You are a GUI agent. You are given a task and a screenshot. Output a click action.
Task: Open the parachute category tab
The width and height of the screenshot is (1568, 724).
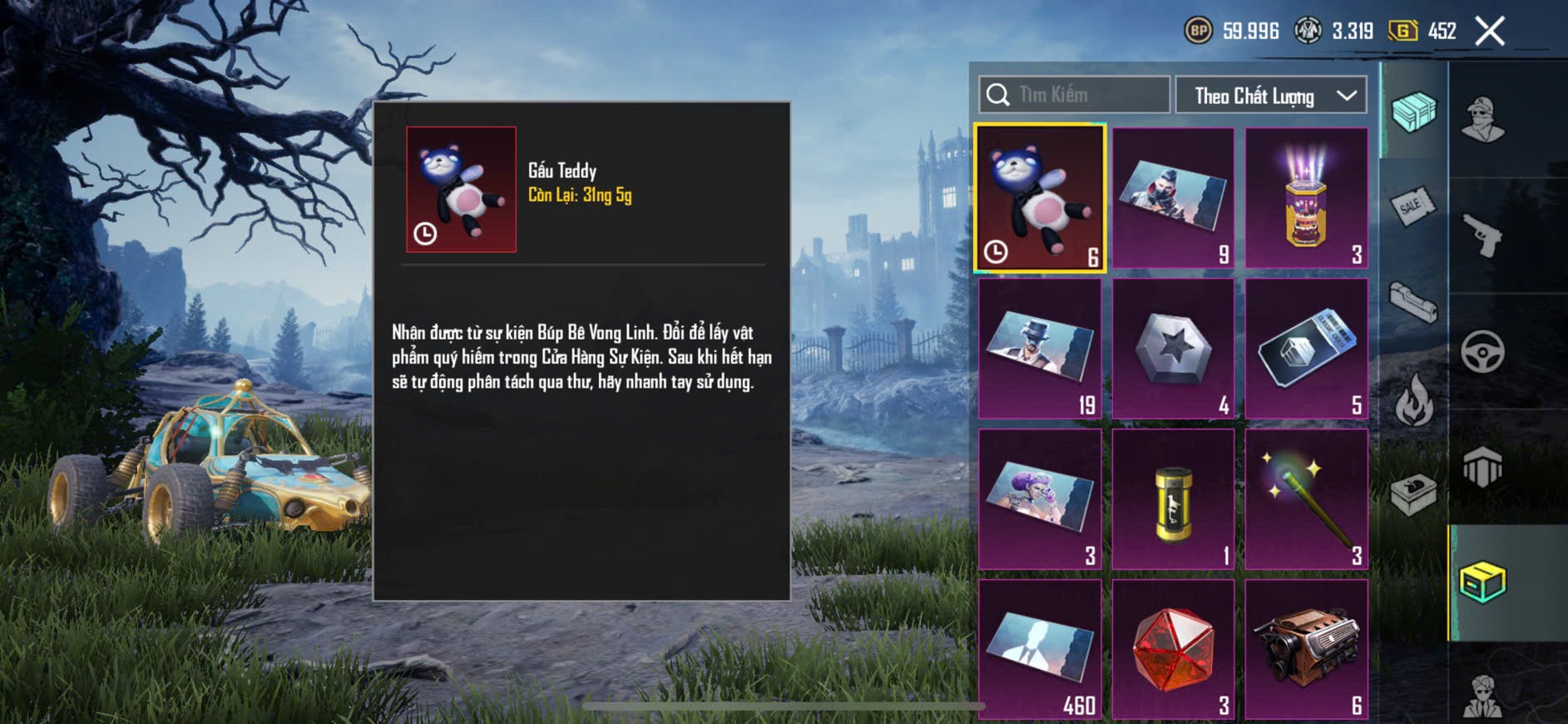pyautogui.click(x=1482, y=466)
